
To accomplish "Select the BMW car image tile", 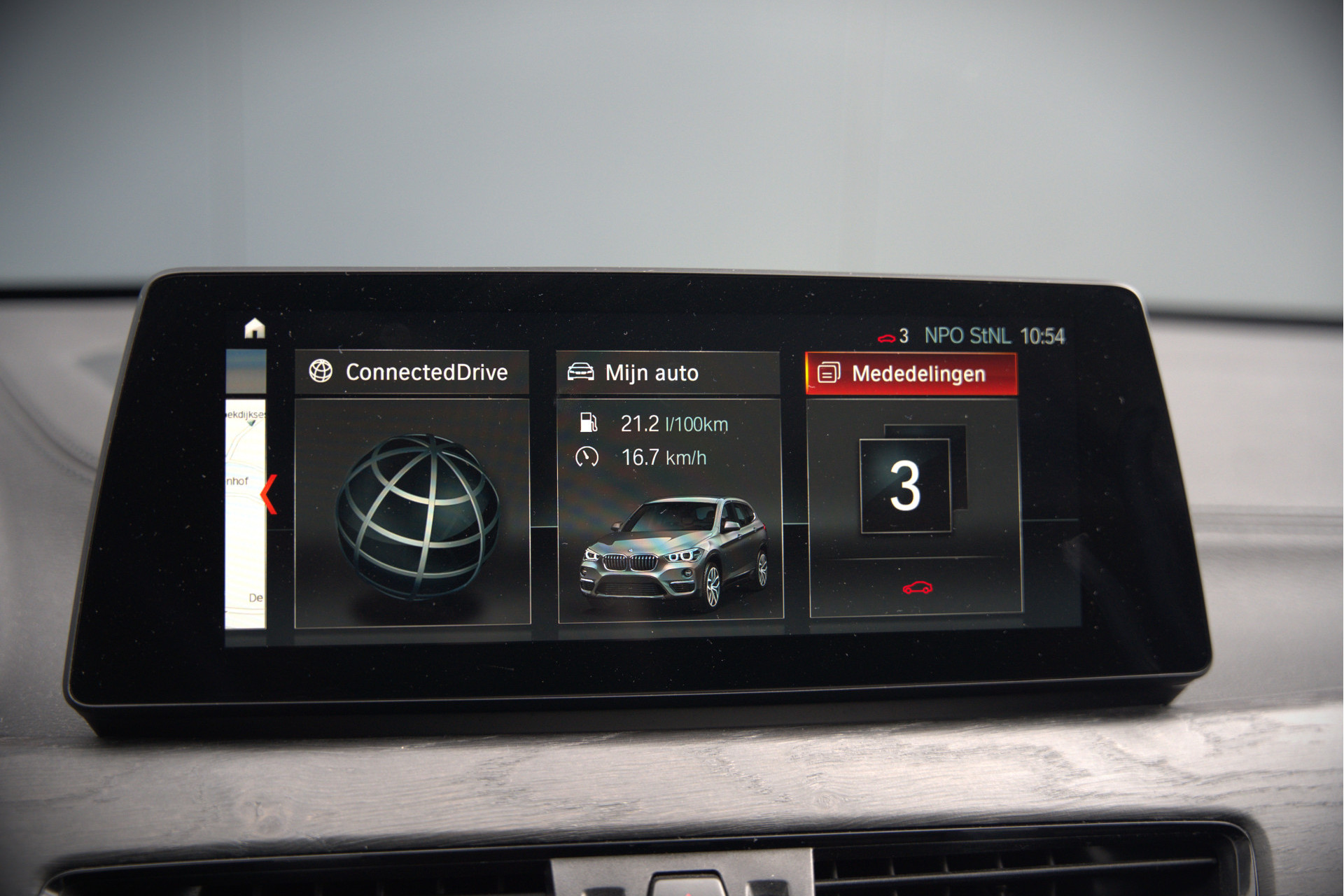I will click(674, 552).
